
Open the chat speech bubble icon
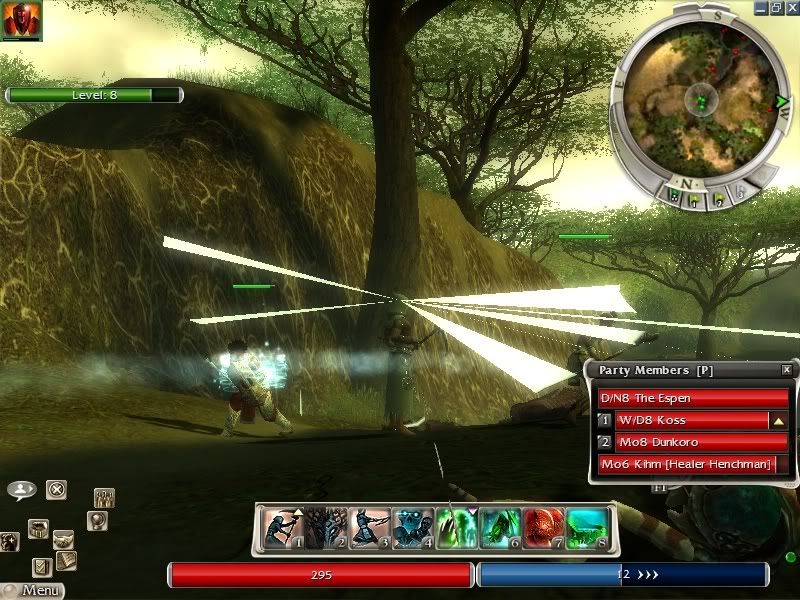(21, 490)
